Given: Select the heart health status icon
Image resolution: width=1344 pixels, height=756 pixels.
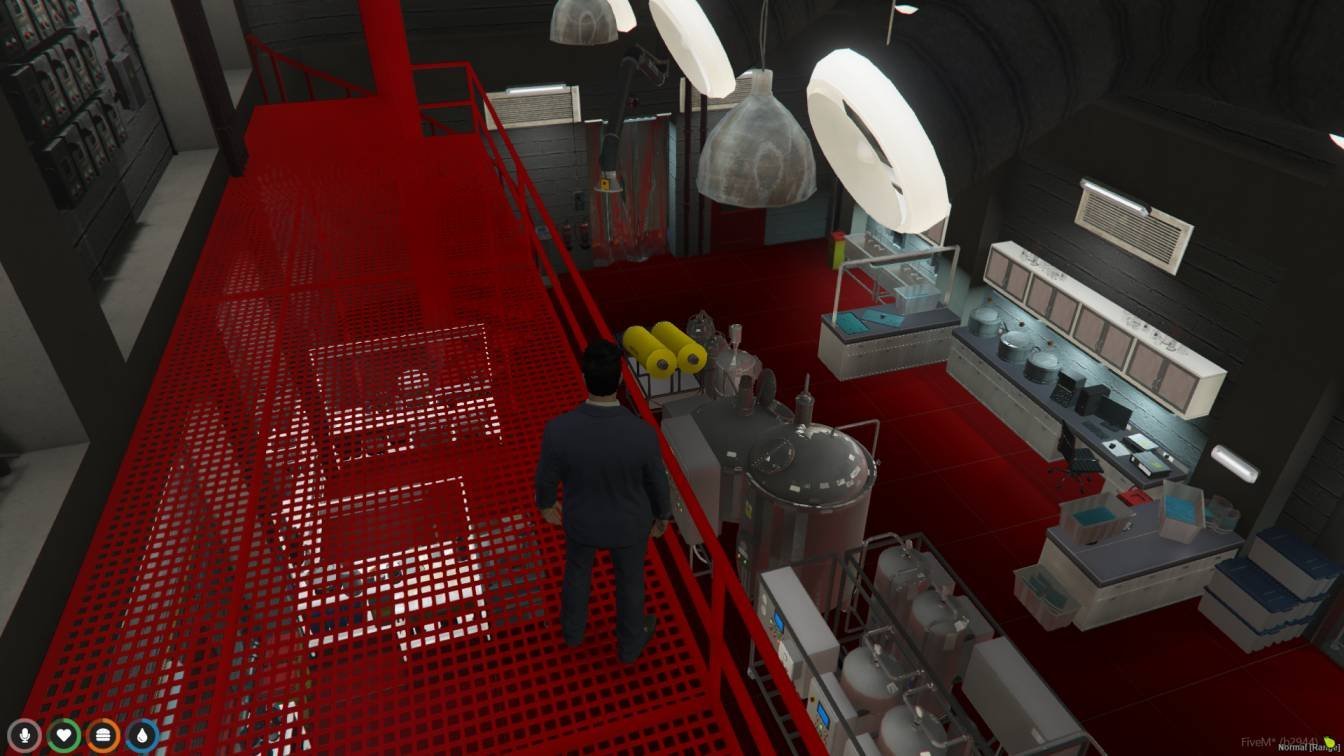Looking at the screenshot, I should tap(64, 736).
